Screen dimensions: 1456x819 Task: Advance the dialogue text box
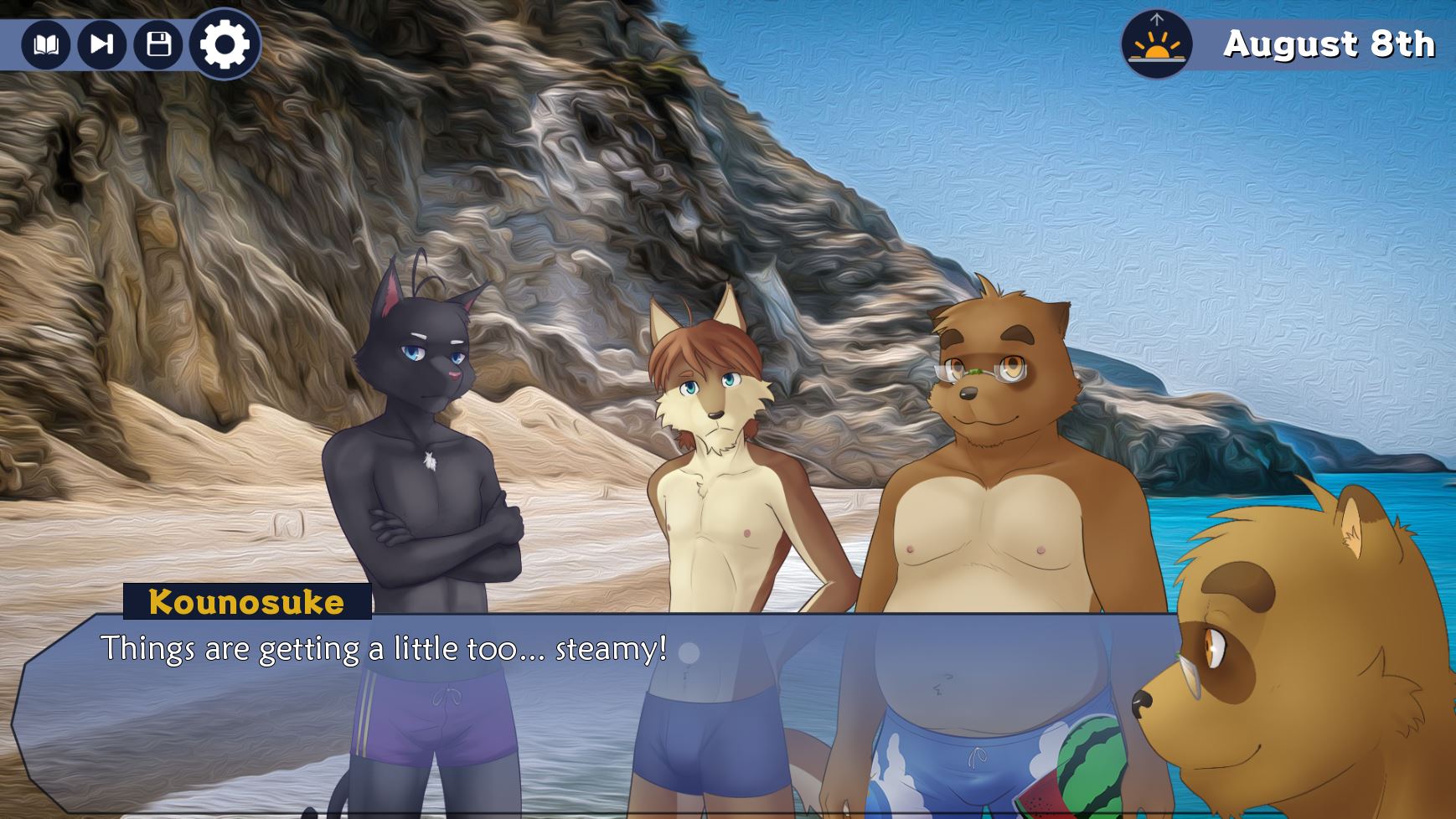pos(586,712)
